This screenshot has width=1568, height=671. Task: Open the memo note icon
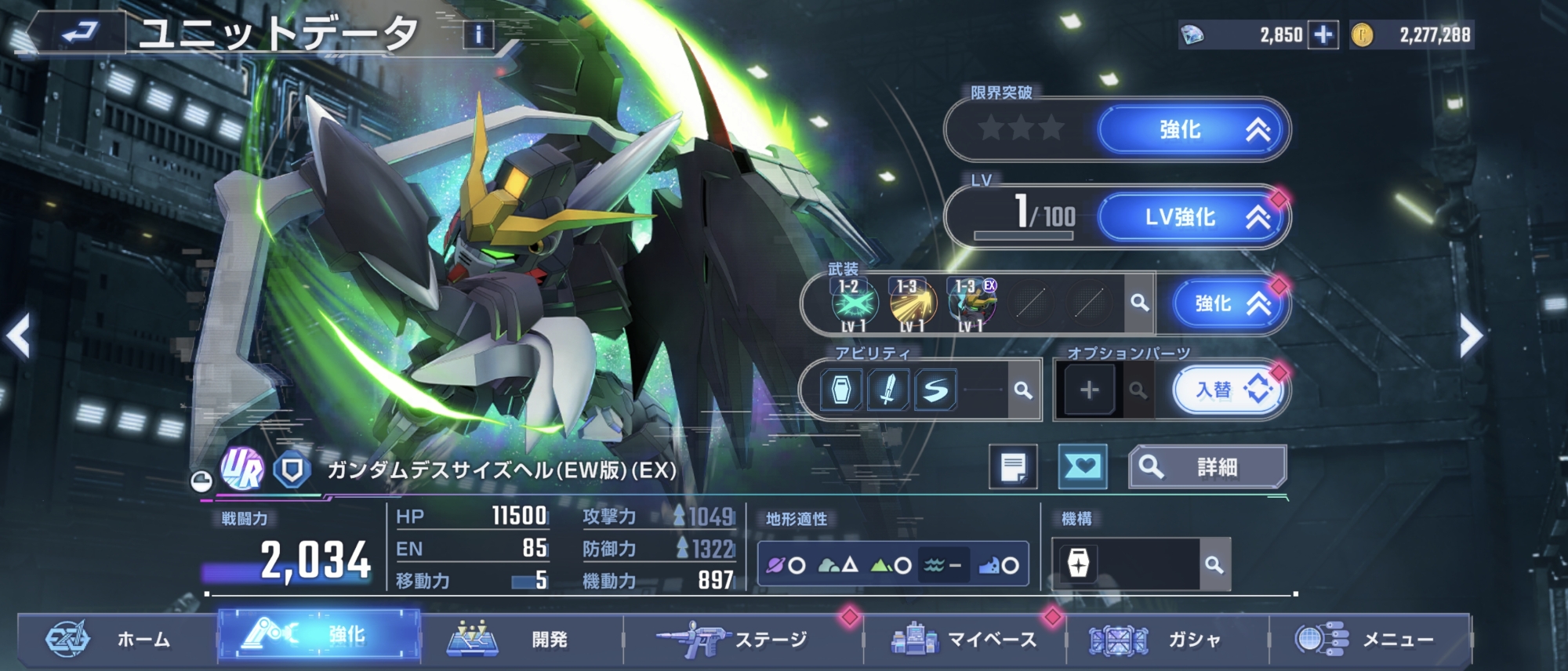click(1013, 467)
